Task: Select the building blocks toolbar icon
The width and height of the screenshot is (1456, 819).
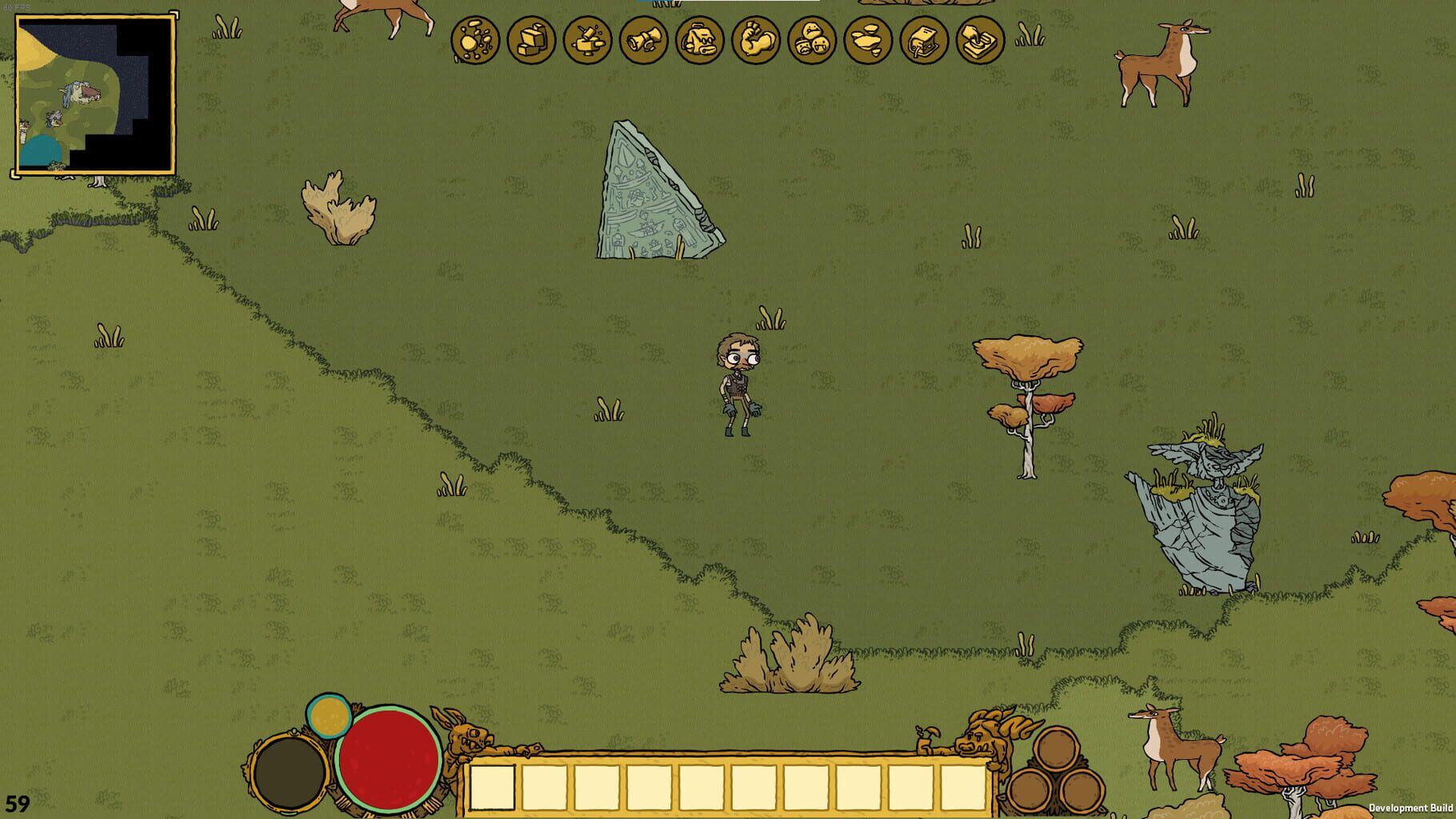Action: click(x=530, y=38)
